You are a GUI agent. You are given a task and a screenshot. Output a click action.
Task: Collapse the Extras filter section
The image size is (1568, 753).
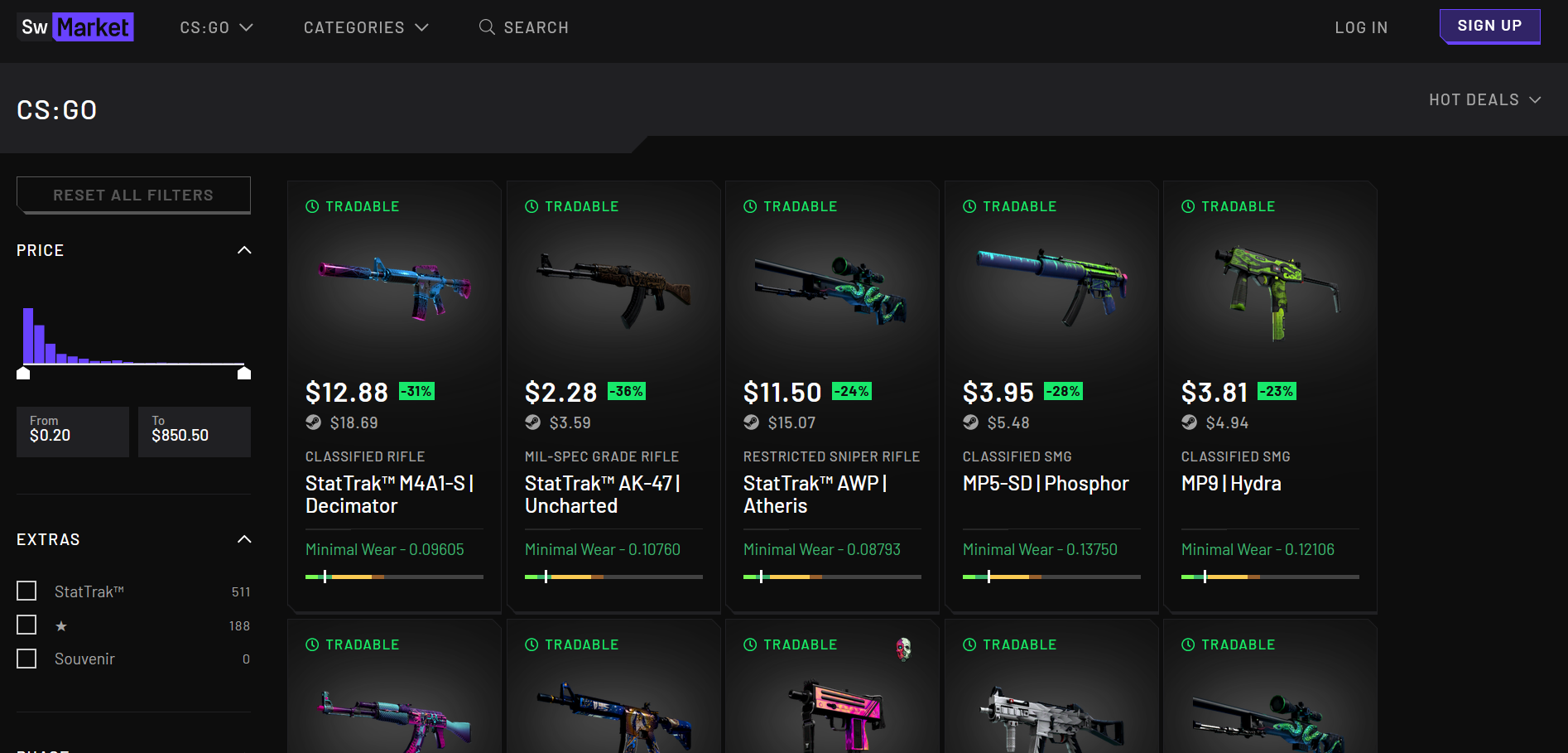point(243,538)
